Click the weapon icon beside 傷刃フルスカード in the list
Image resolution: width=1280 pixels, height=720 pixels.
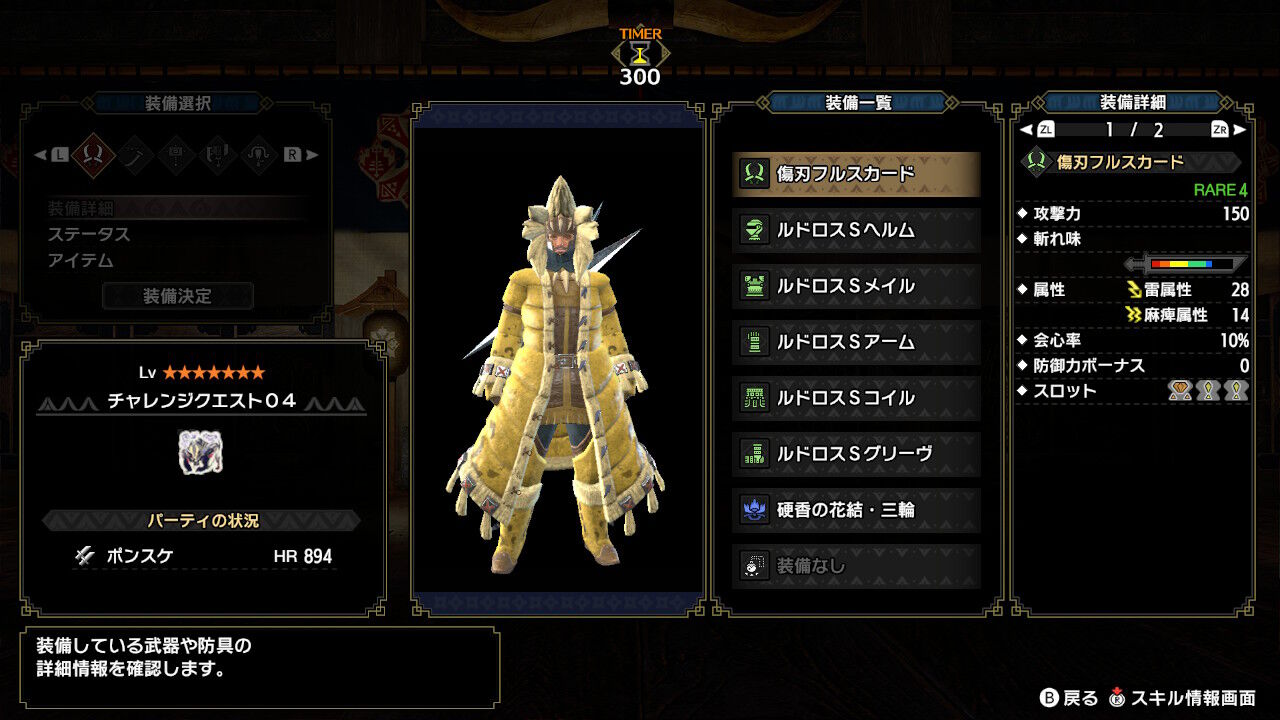coord(755,171)
